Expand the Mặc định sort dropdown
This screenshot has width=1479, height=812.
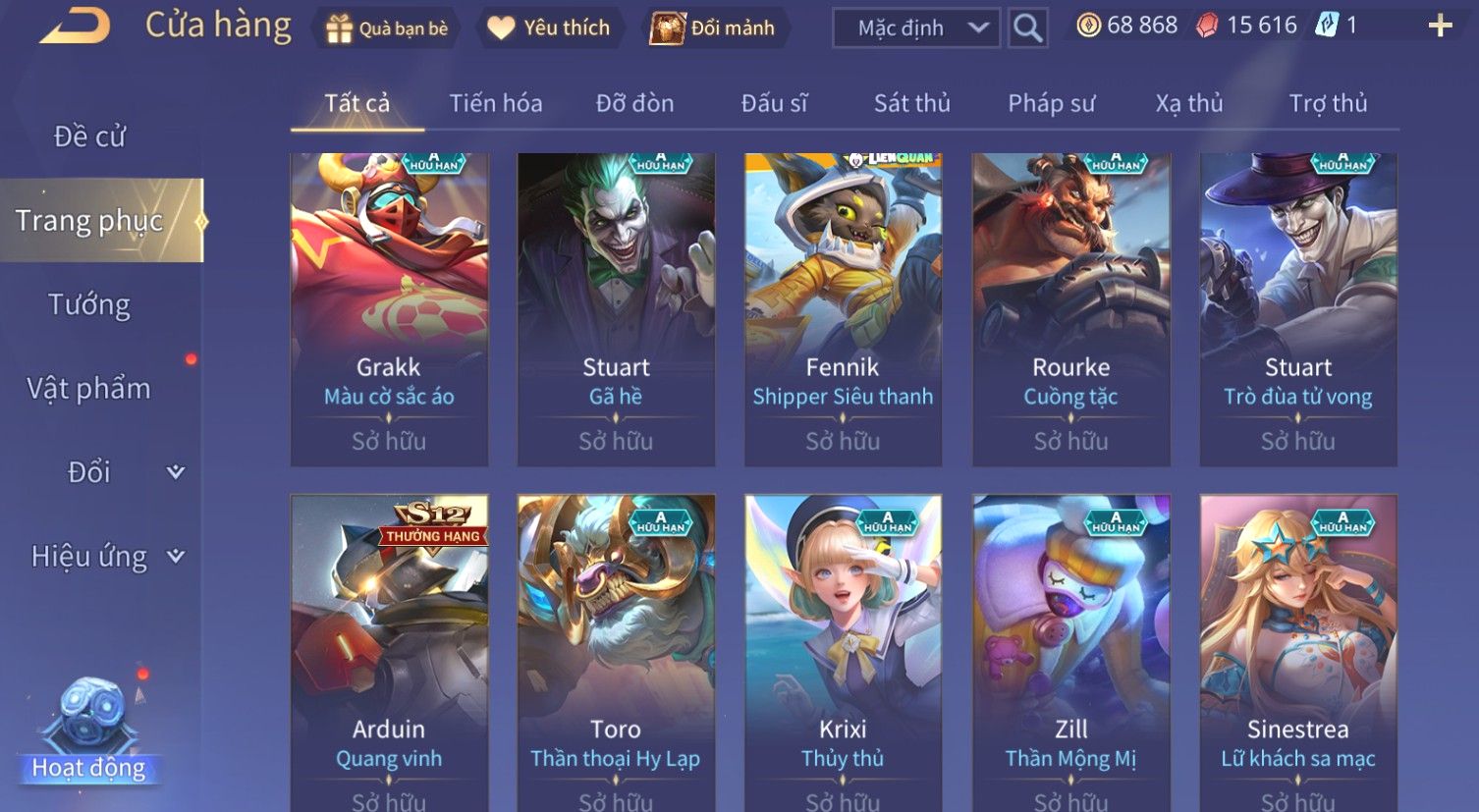pos(915,28)
